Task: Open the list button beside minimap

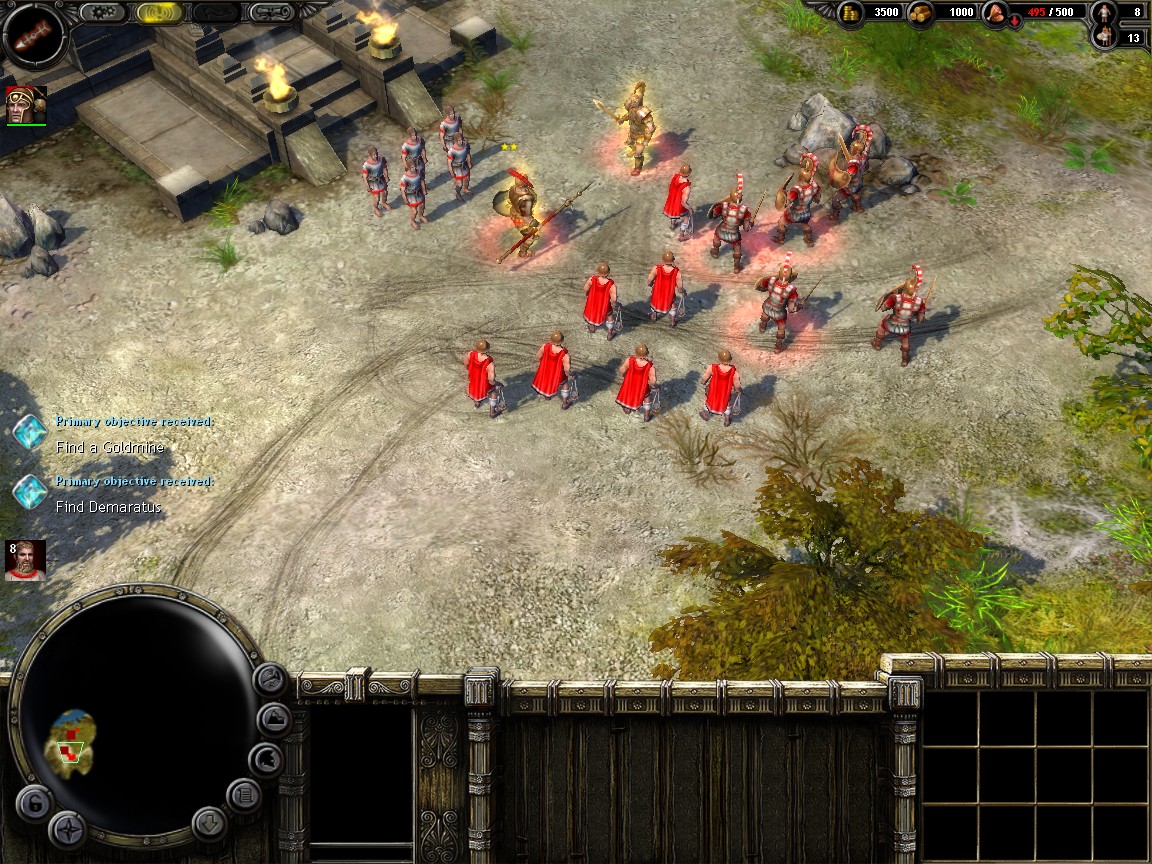Action: [243, 796]
